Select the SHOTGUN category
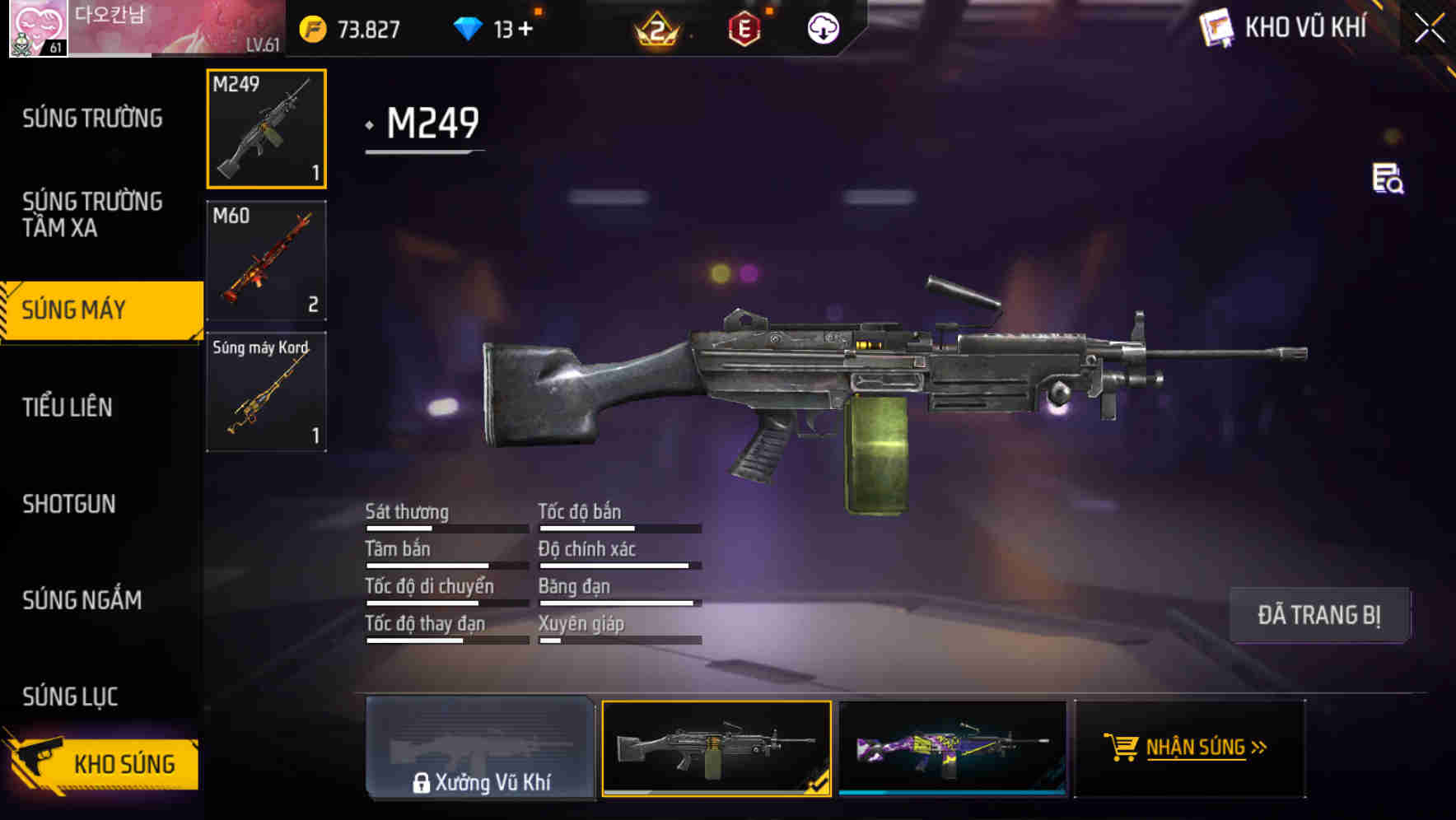1456x820 pixels. (69, 504)
